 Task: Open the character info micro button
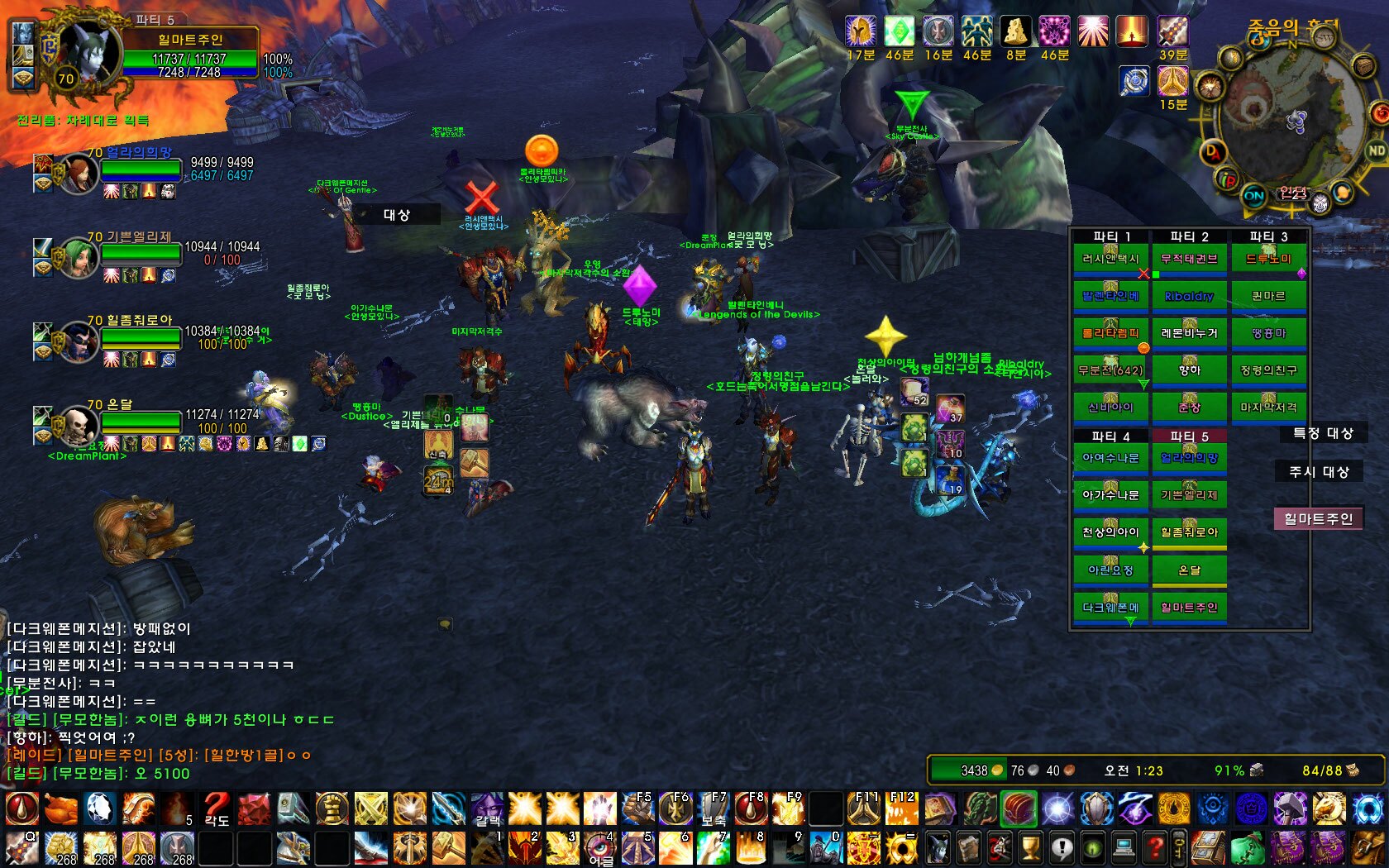tap(938, 849)
